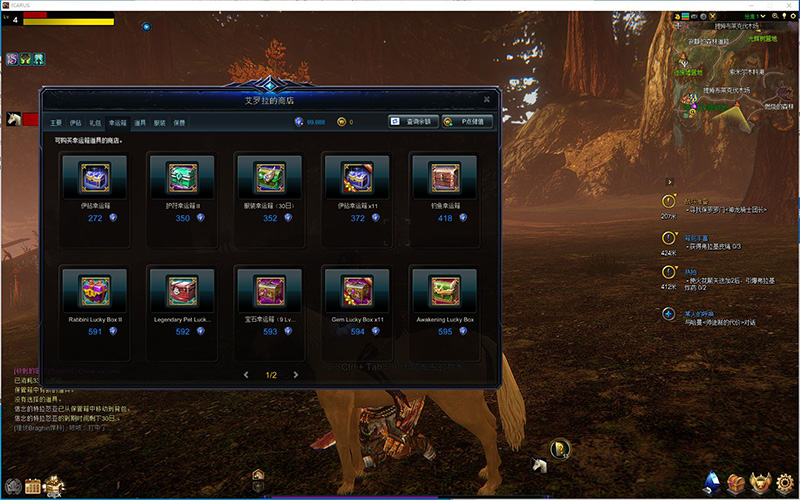Screen dimensions: 800x500
Task: Go to the next shop page arrow
Action: click(x=298, y=375)
